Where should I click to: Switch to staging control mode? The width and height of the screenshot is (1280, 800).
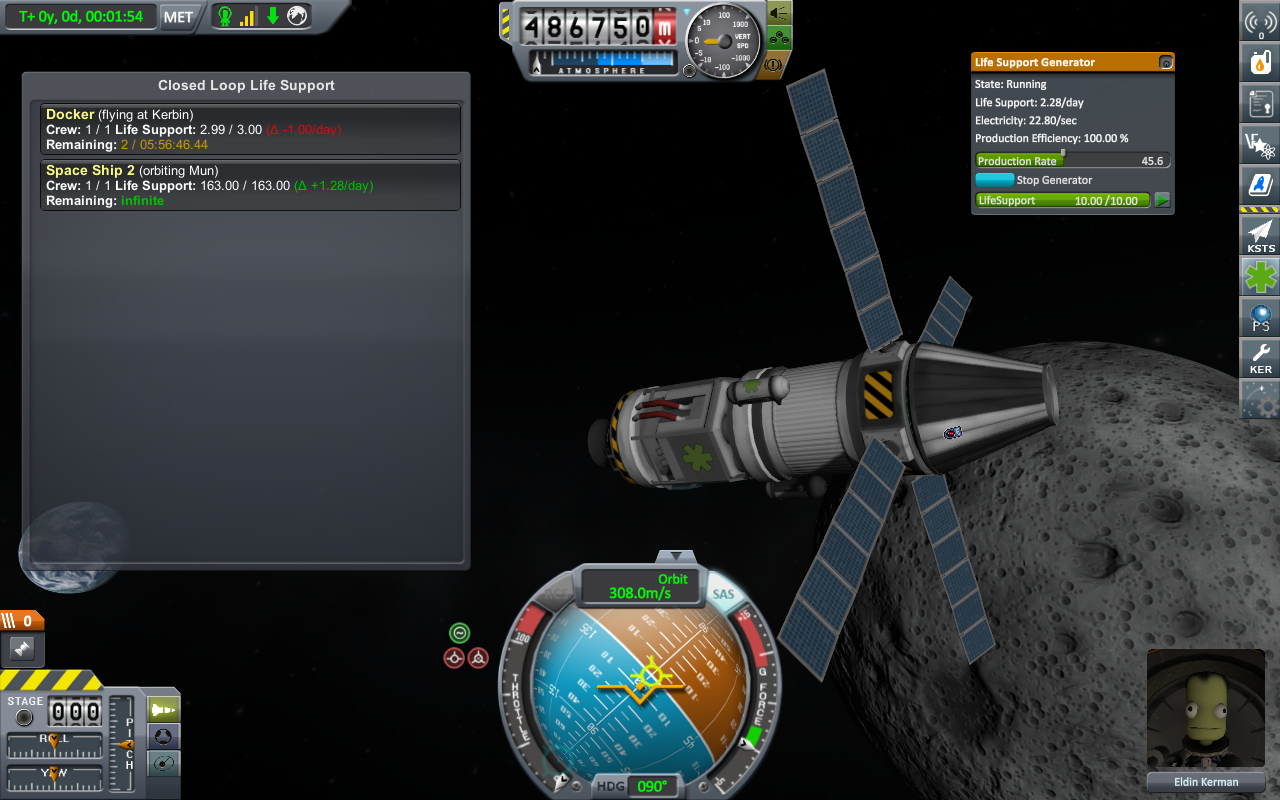pyautogui.click(x=163, y=710)
